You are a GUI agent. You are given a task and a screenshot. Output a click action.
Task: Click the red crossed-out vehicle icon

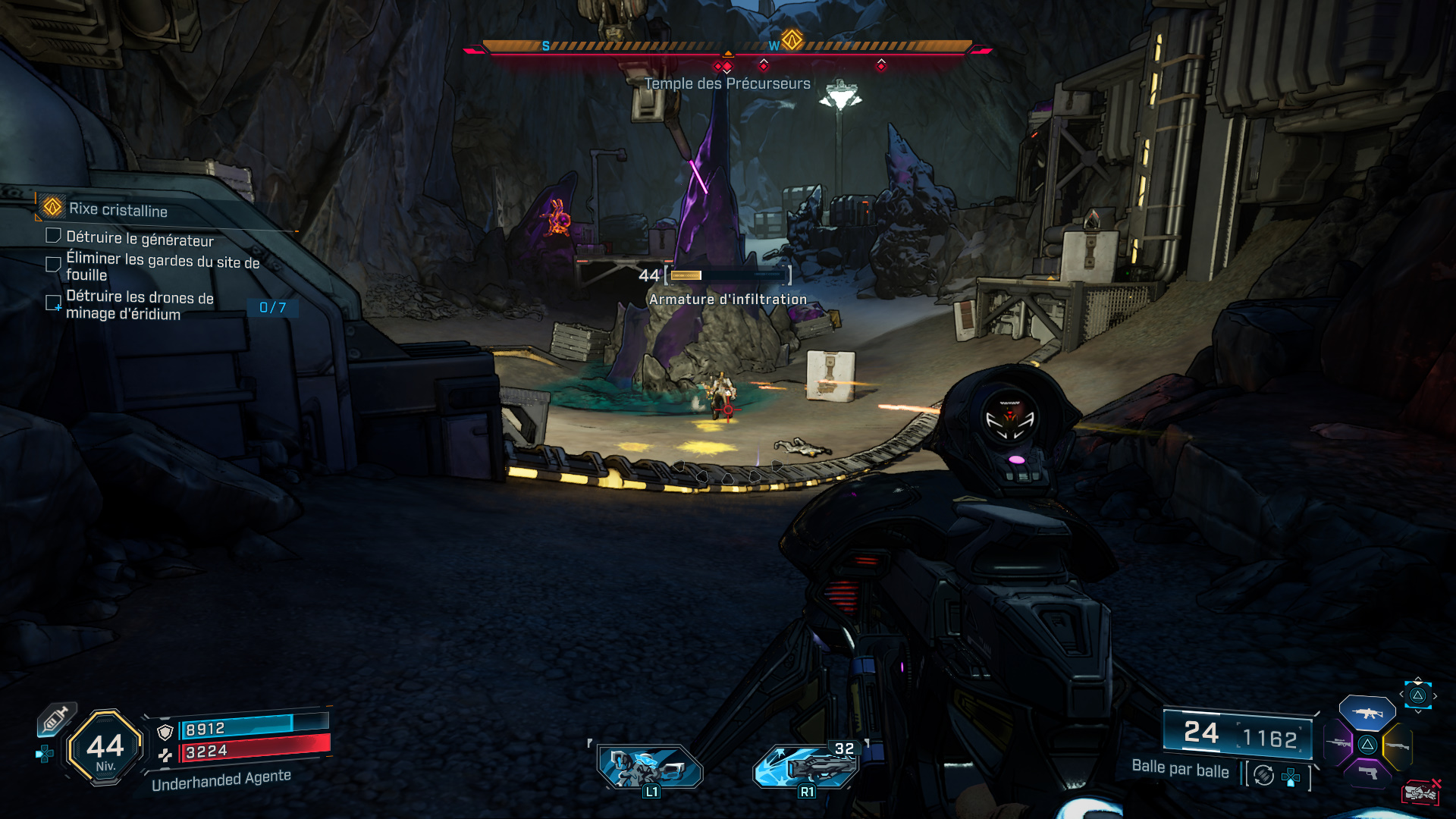tap(1420, 792)
